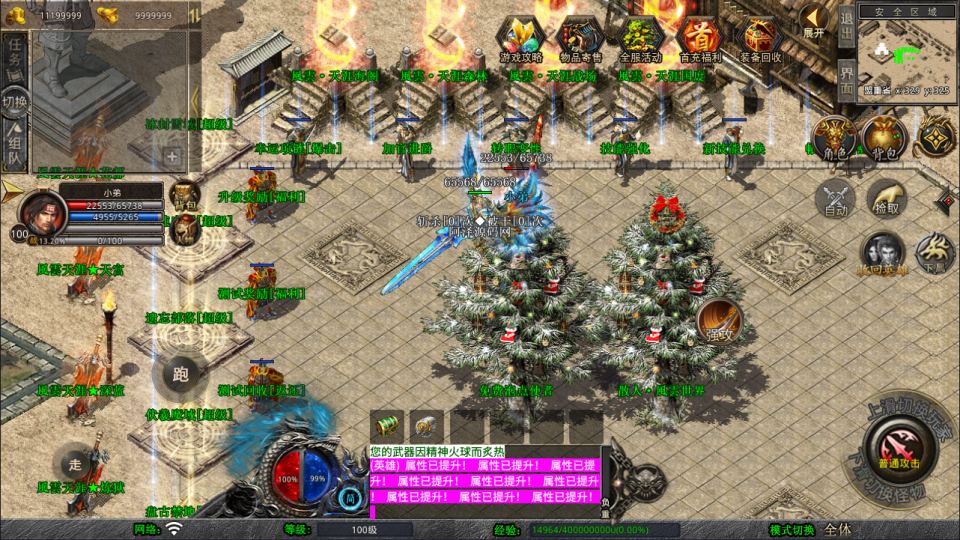Open the 物品寄售 consignment icon
The width and height of the screenshot is (960, 540).
click(581, 40)
